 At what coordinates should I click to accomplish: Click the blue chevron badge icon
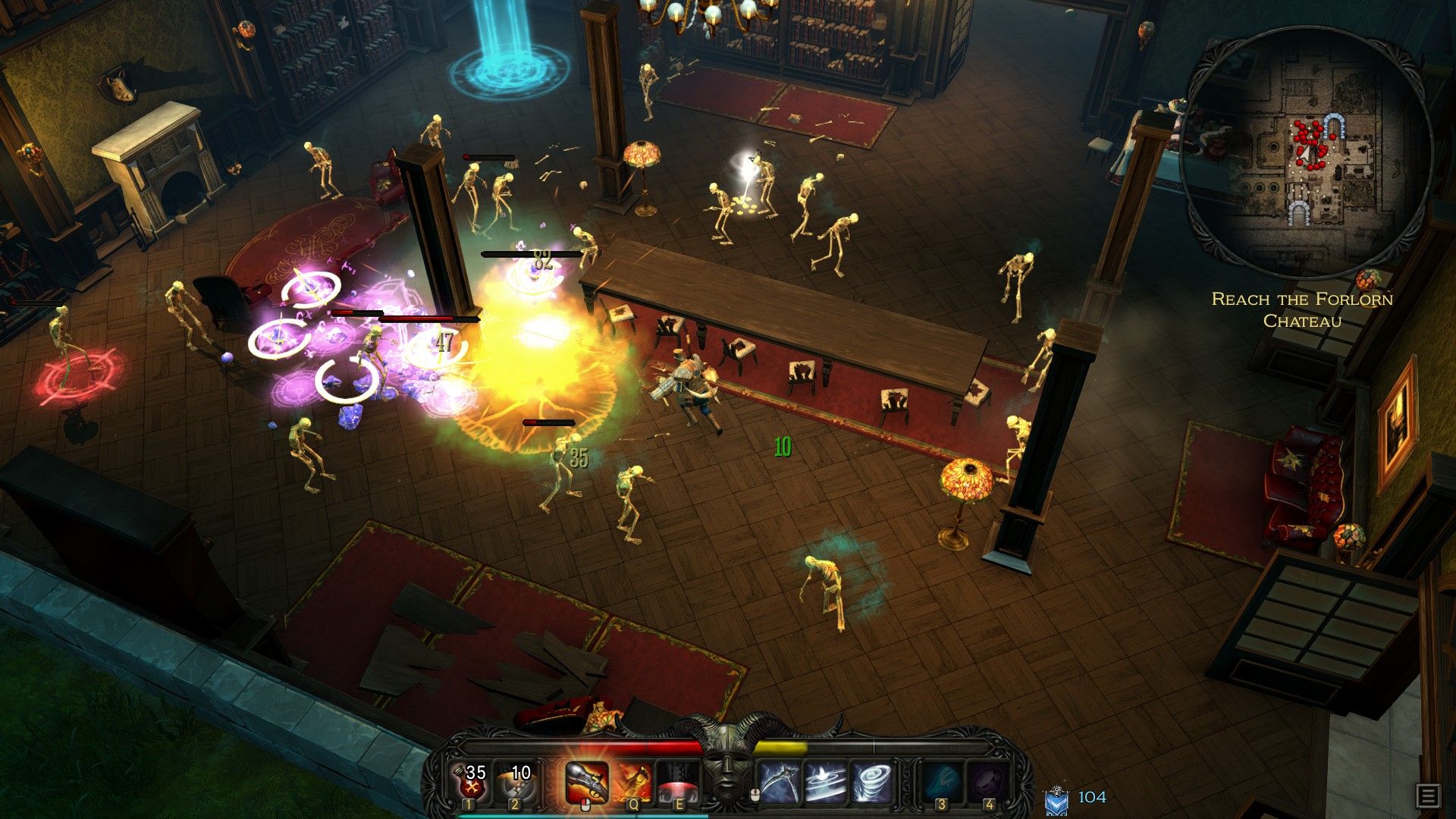pyautogui.click(x=1056, y=801)
